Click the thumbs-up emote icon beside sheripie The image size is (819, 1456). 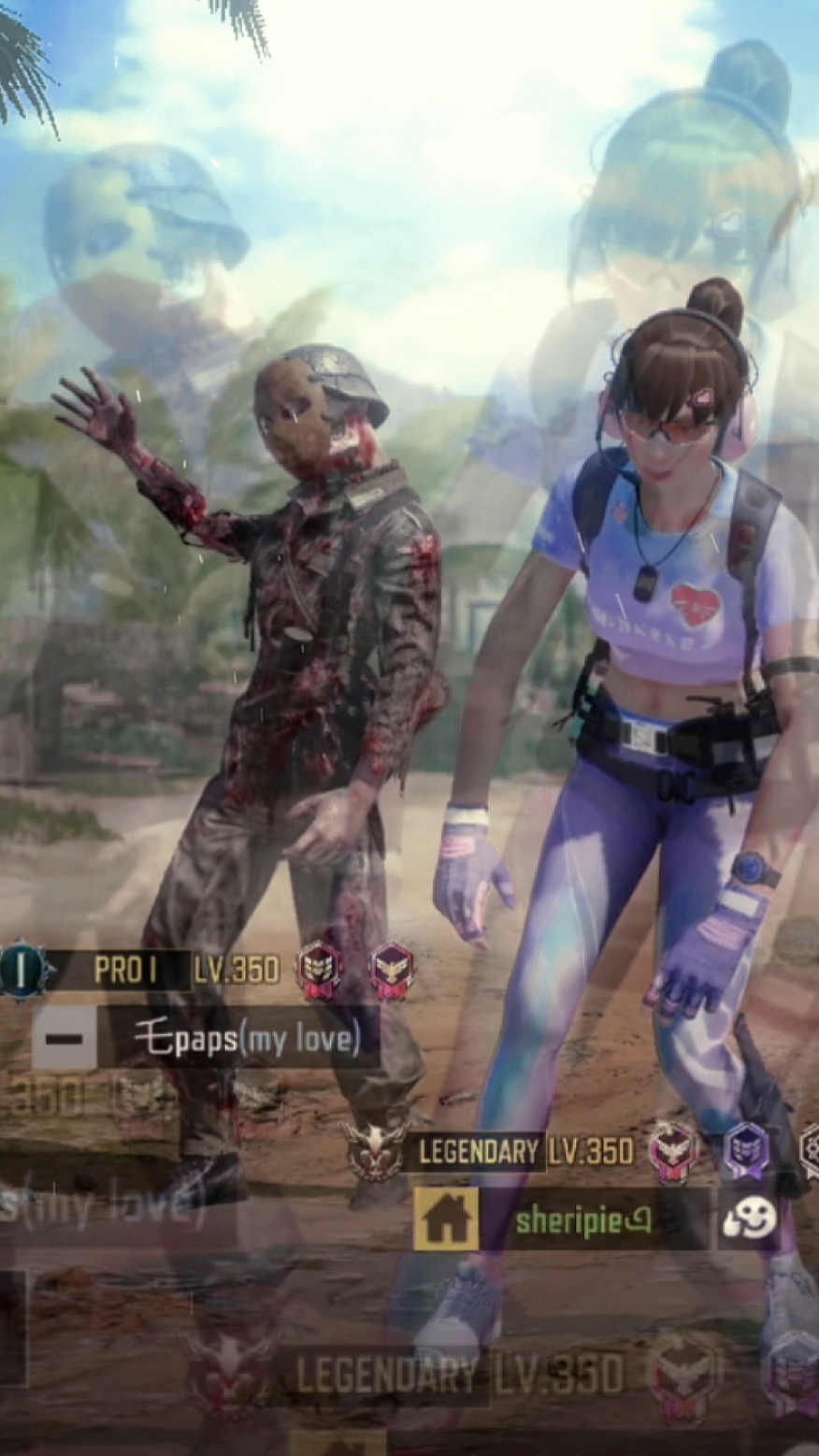(x=750, y=1219)
